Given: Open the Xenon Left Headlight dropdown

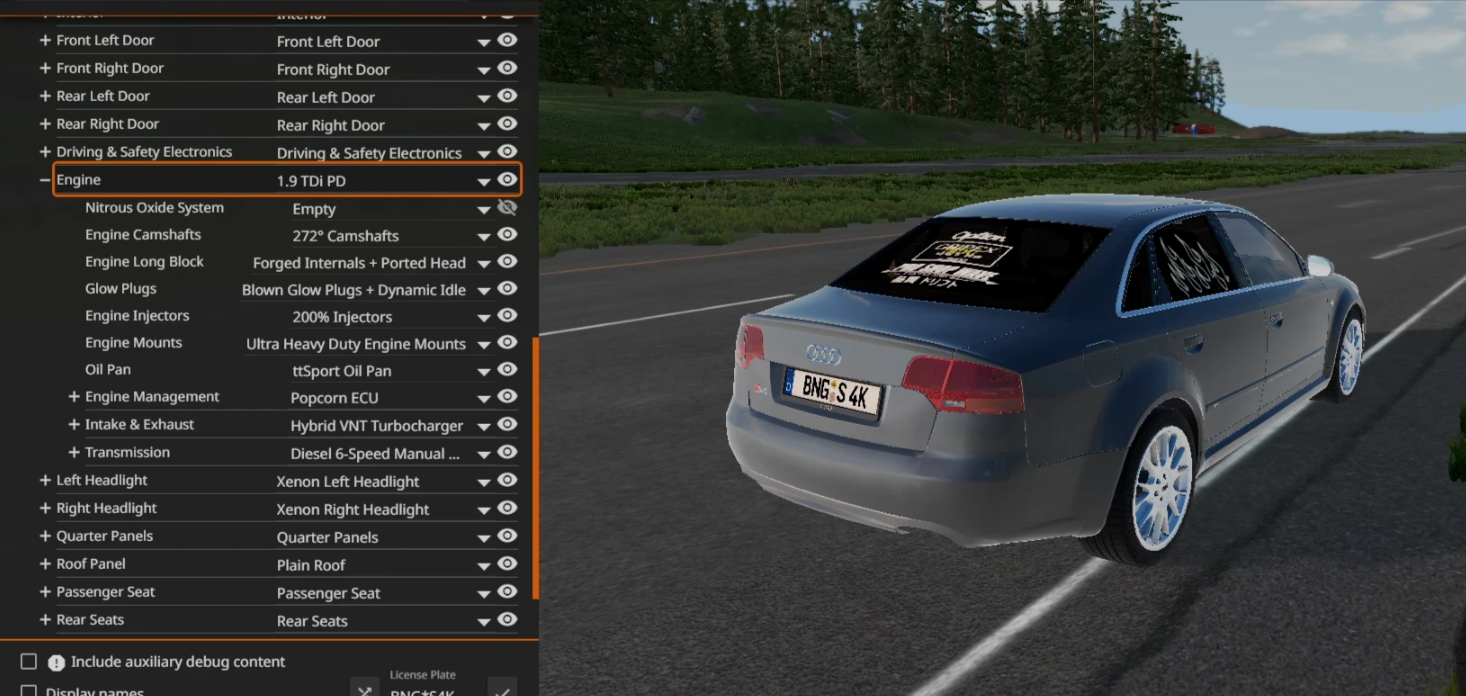Looking at the screenshot, I should (x=484, y=482).
